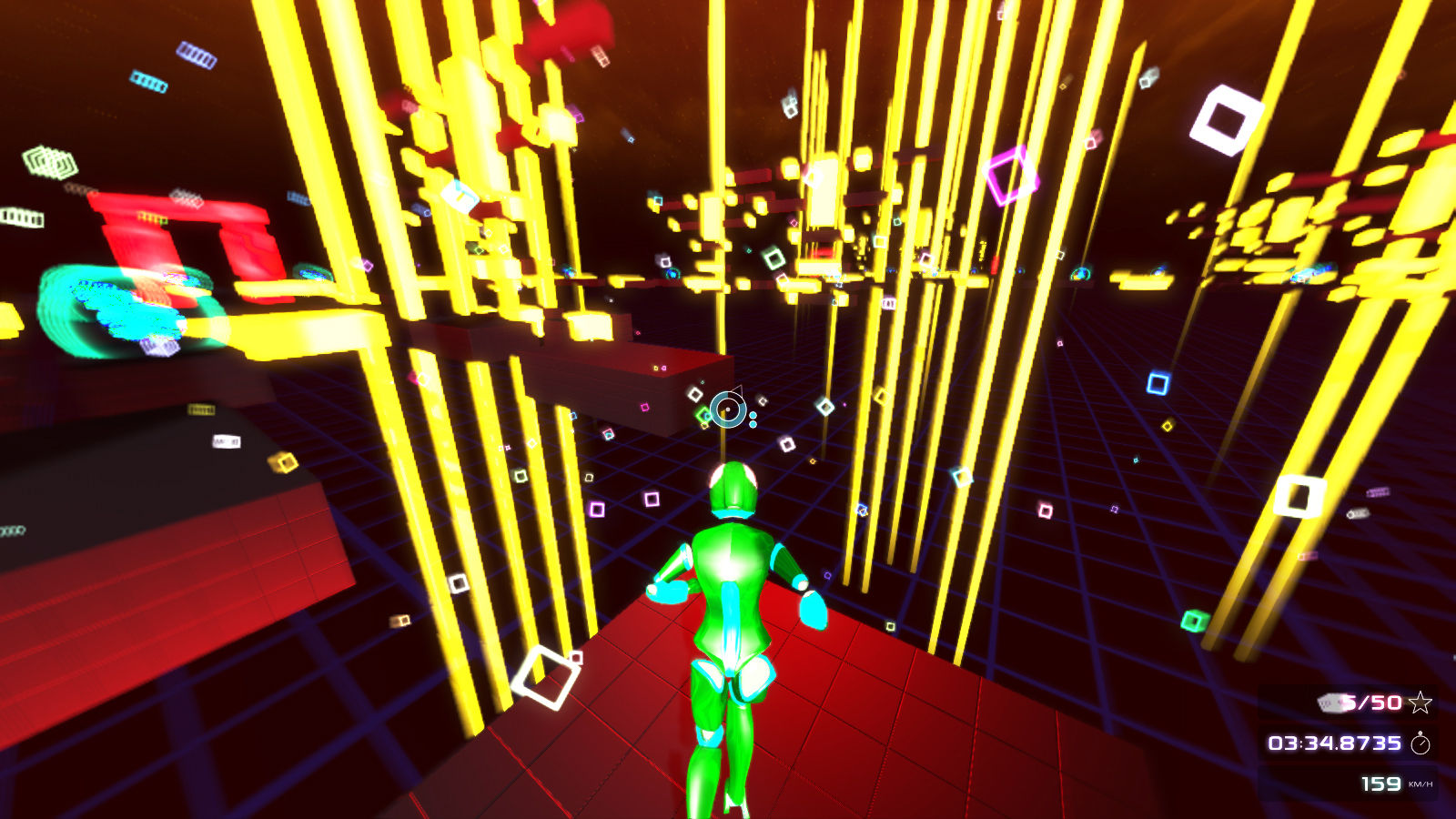Select the 5/50 collectible counter readout
The image size is (1456, 819).
click(x=1371, y=703)
